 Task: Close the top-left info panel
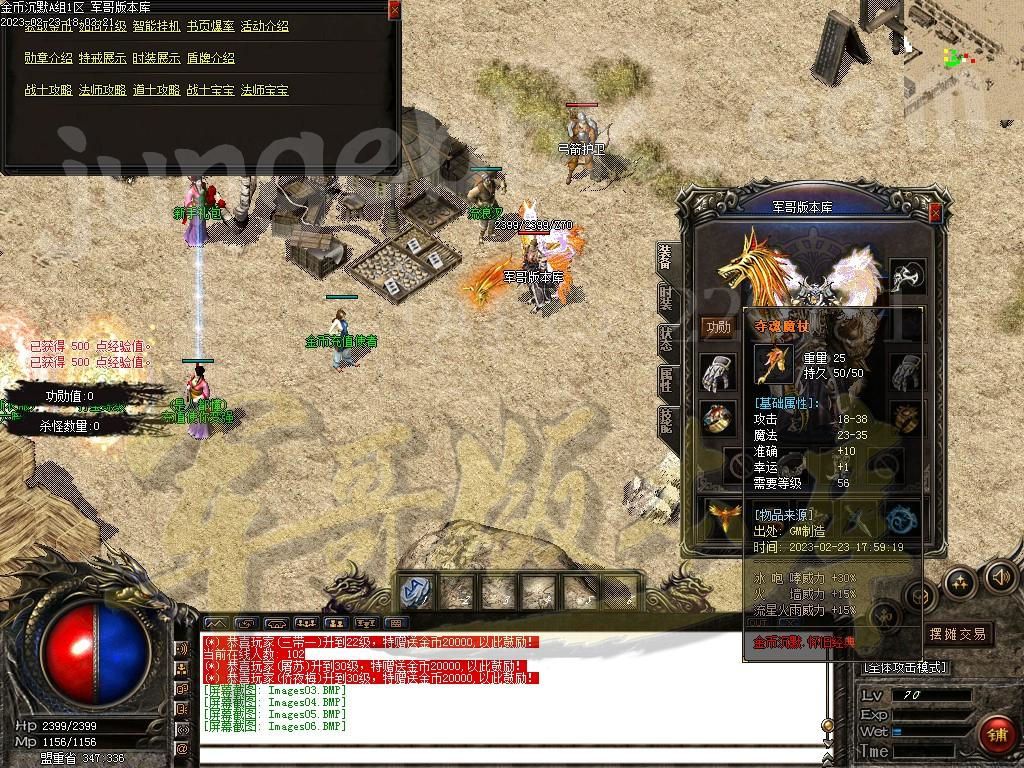click(394, 9)
